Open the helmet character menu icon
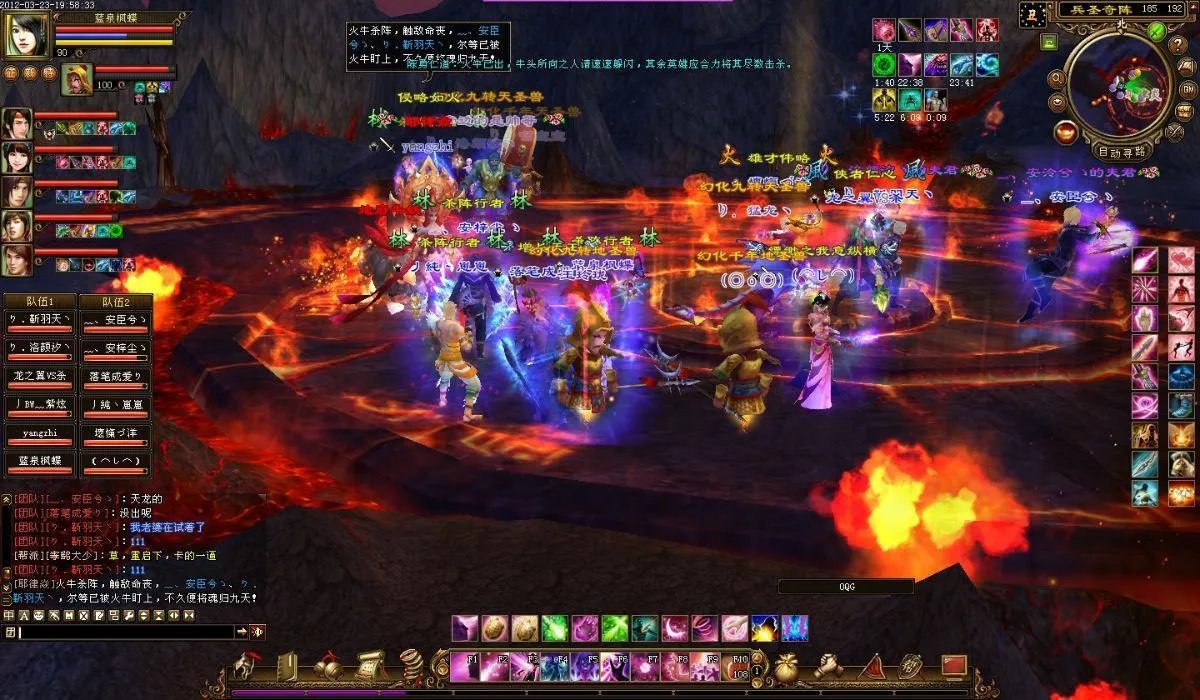 pos(246,667)
